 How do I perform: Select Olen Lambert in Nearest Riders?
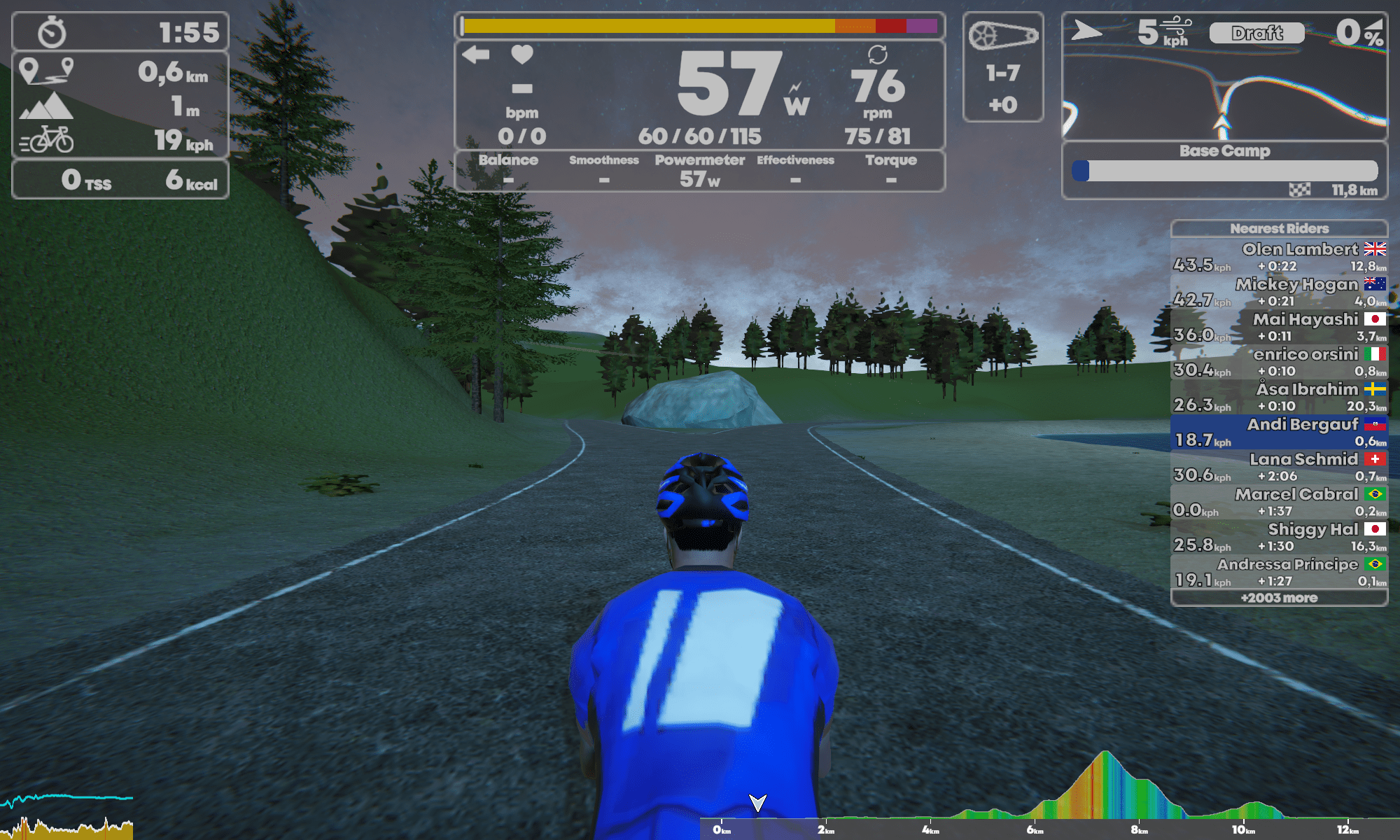click(1279, 257)
